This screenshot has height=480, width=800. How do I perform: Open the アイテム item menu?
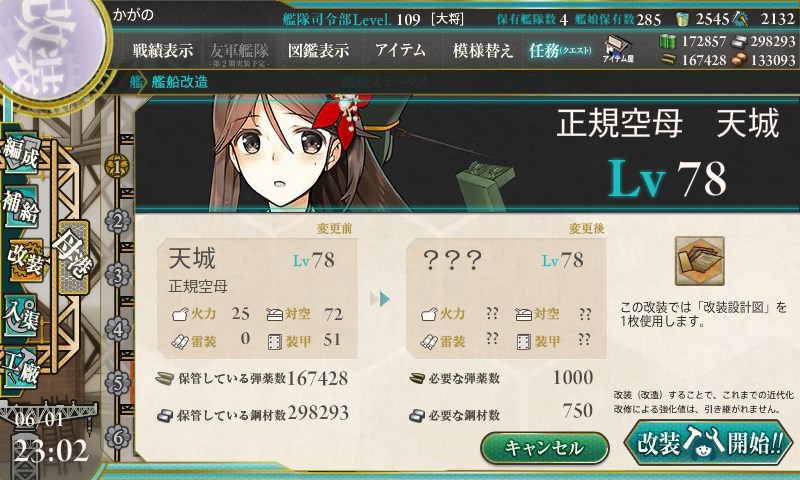pos(400,50)
